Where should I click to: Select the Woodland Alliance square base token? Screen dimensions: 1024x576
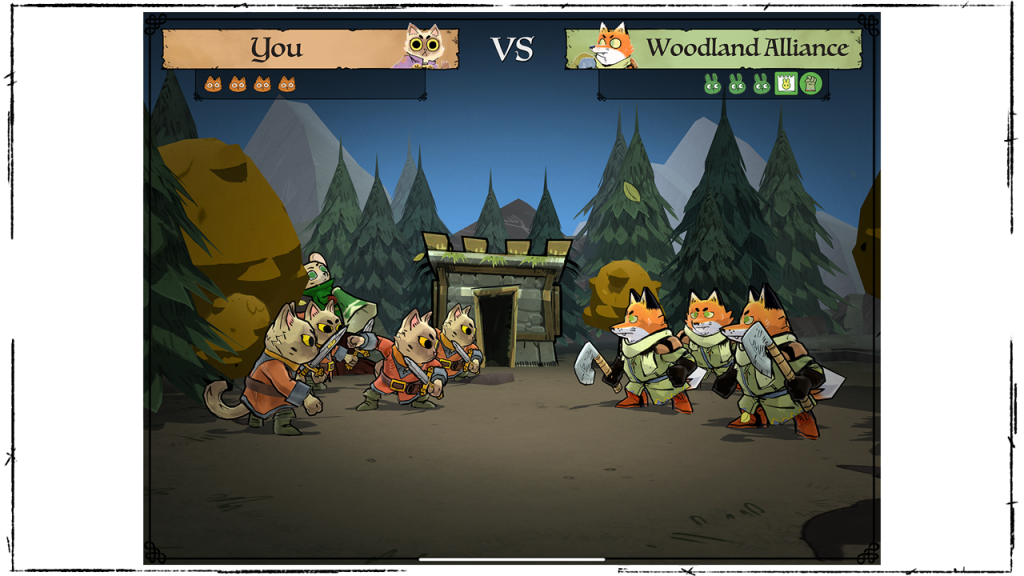point(786,84)
